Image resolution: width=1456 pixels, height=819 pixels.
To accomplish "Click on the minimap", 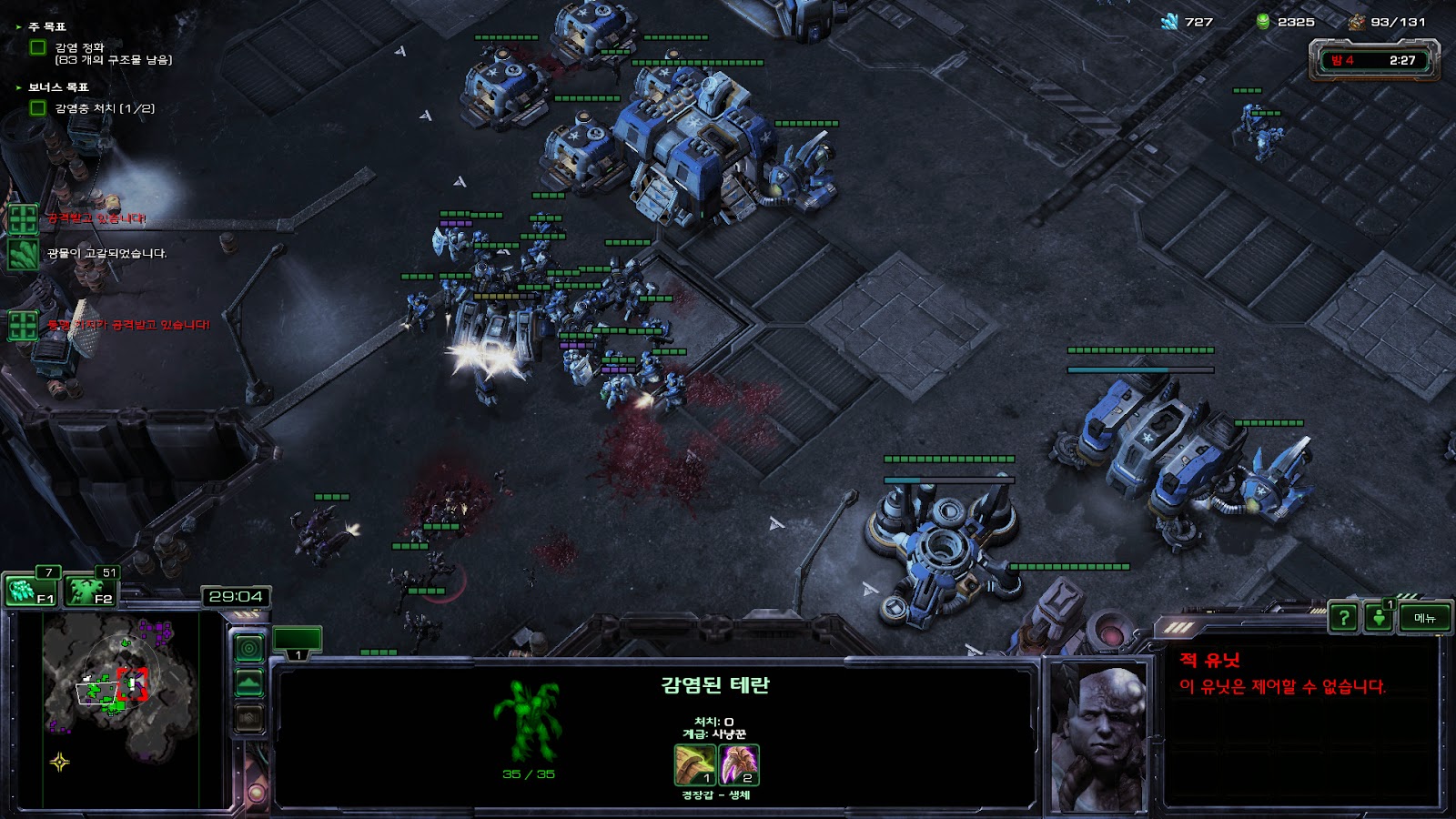I will pos(118,710).
